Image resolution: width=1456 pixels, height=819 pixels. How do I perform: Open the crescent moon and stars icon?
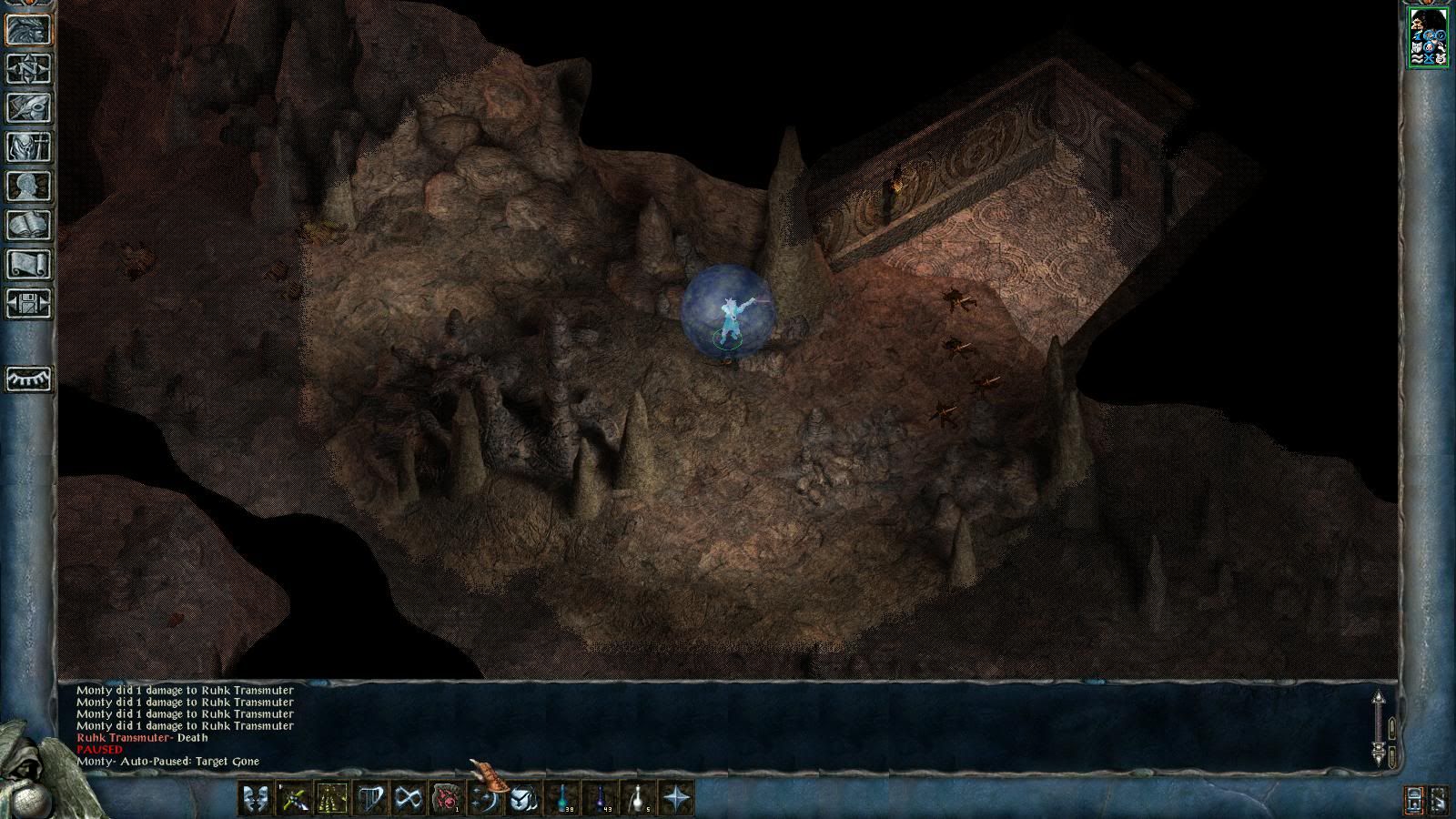(485, 798)
